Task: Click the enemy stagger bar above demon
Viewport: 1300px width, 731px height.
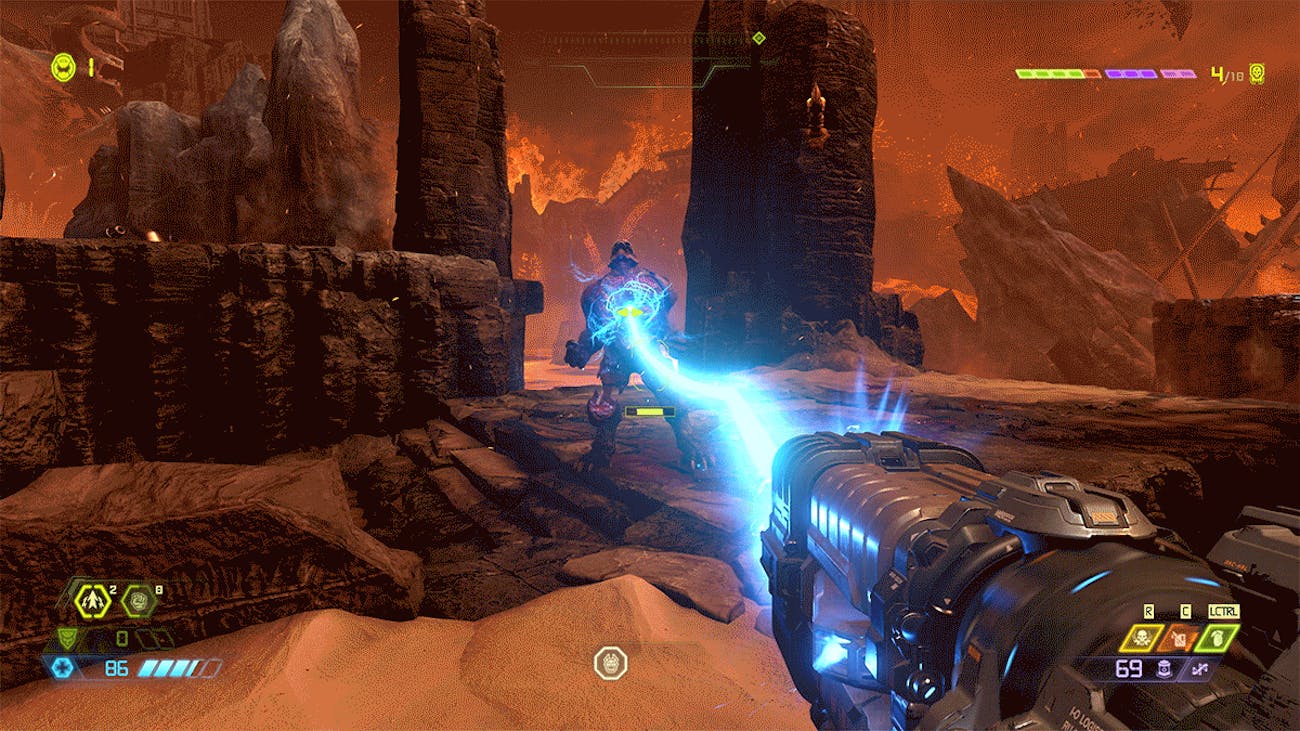Action: point(650,412)
